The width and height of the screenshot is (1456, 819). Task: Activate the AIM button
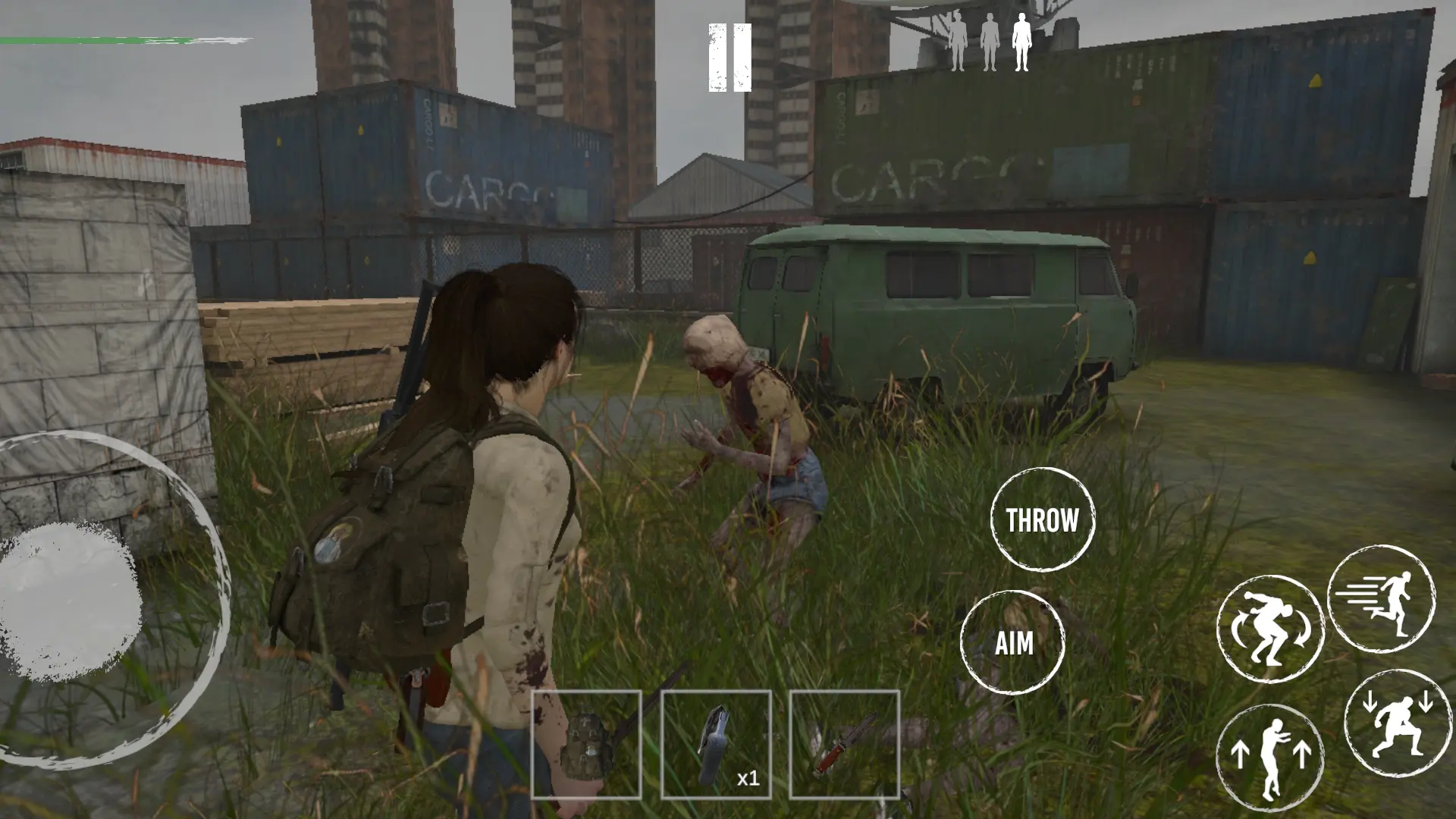pyautogui.click(x=1013, y=643)
